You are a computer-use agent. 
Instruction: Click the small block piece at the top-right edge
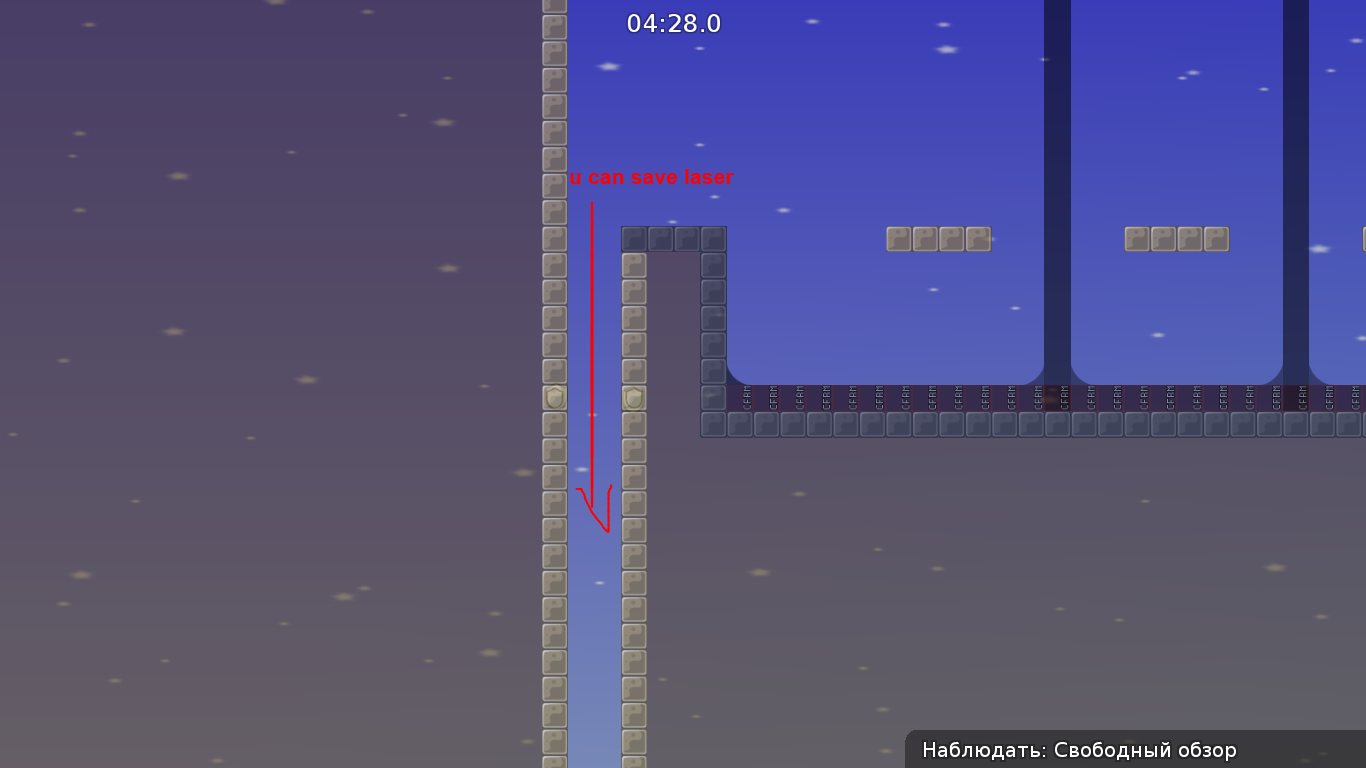pos(1362,240)
